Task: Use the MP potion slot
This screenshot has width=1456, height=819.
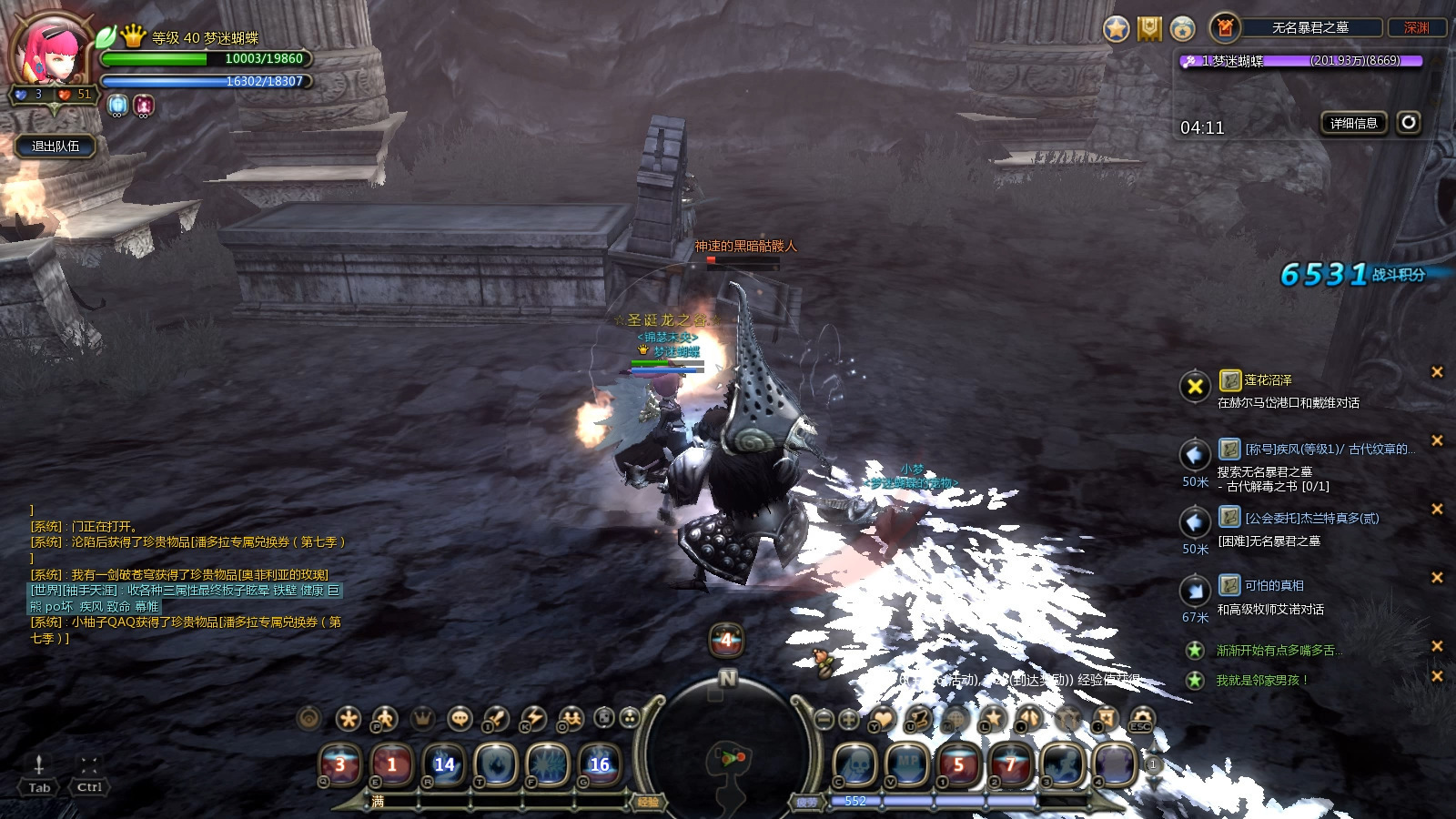Action: point(907,764)
